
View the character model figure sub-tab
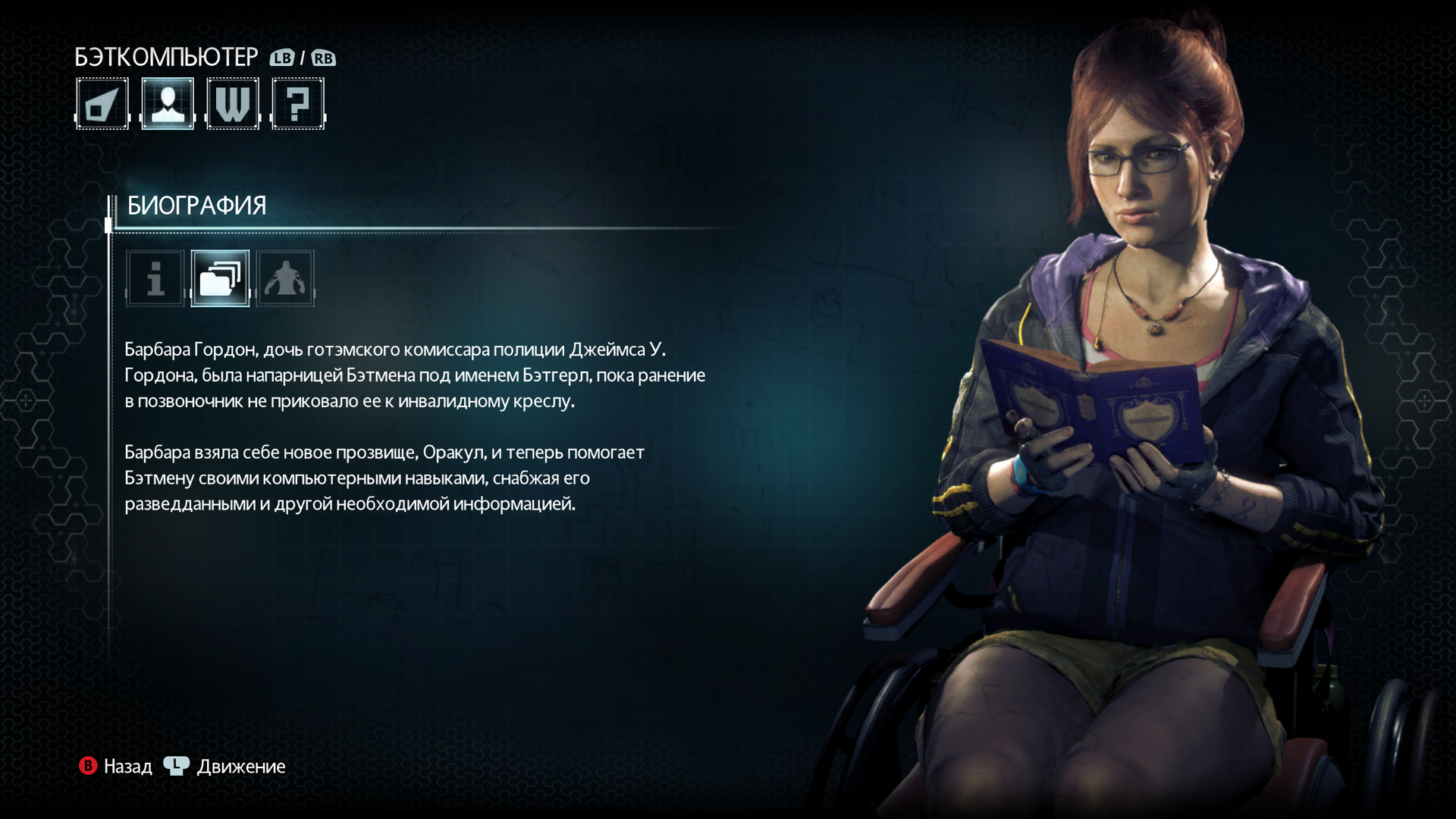[x=285, y=278]
